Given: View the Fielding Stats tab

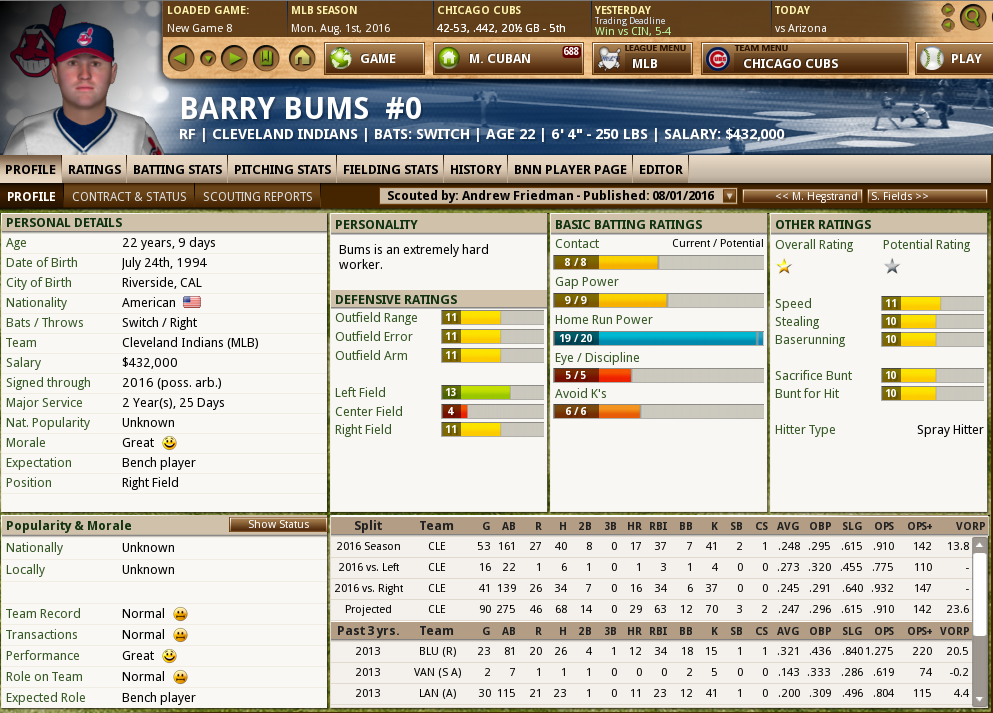Looking at the screenshot, I should click(390, 169).
